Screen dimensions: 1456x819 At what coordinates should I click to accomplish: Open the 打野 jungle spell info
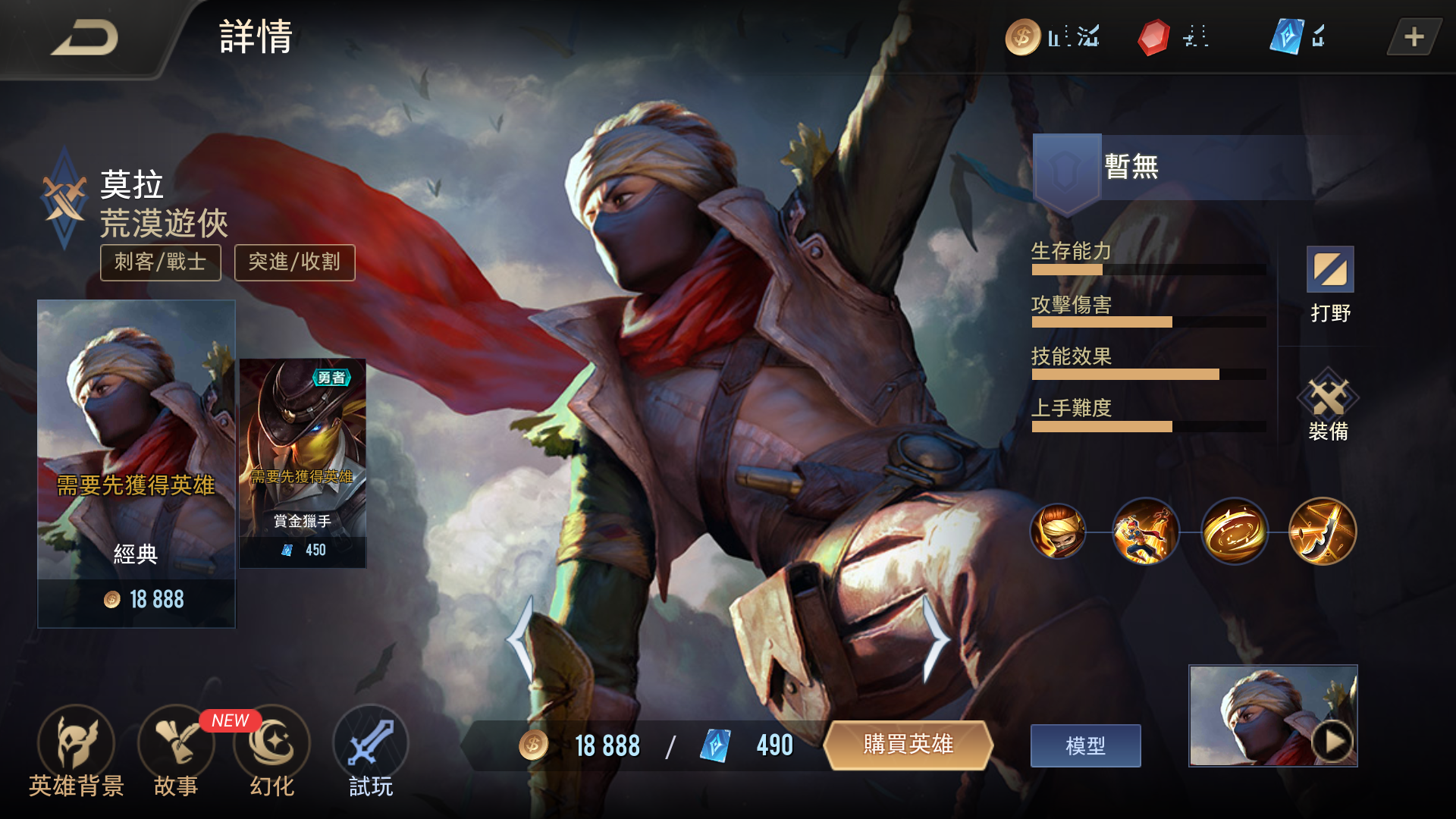1330,282
